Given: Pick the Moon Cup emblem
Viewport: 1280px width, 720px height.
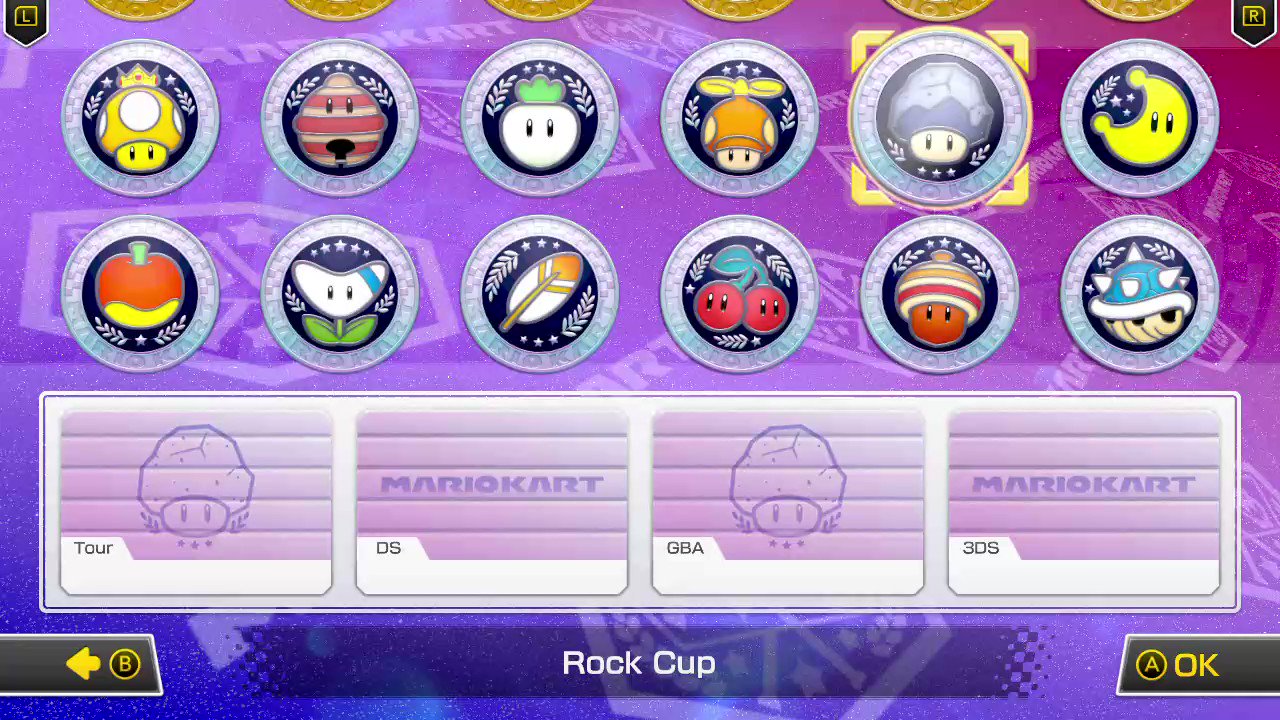Looking at the screenshot, I should click(x=1140, y=118).
